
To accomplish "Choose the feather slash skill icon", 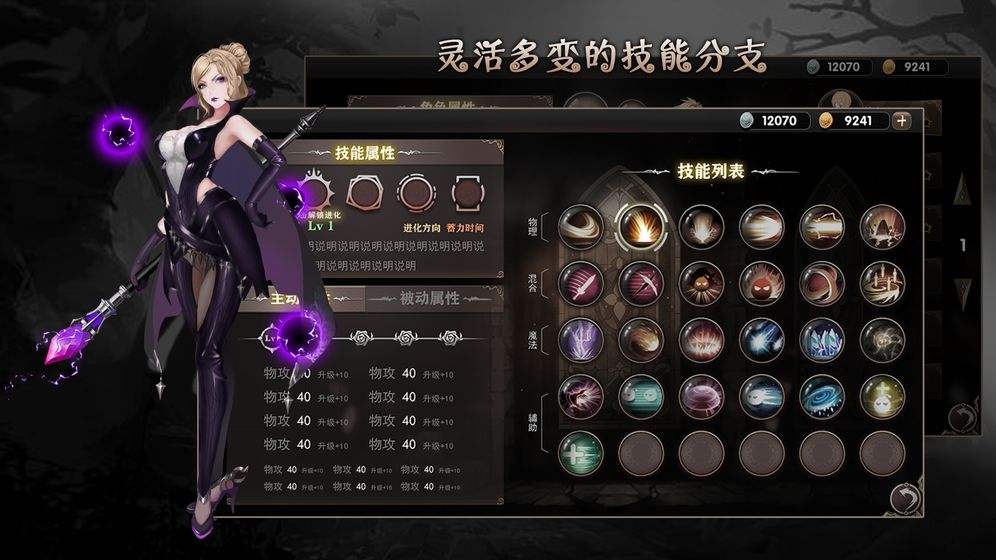I will (x=581, y=283).
